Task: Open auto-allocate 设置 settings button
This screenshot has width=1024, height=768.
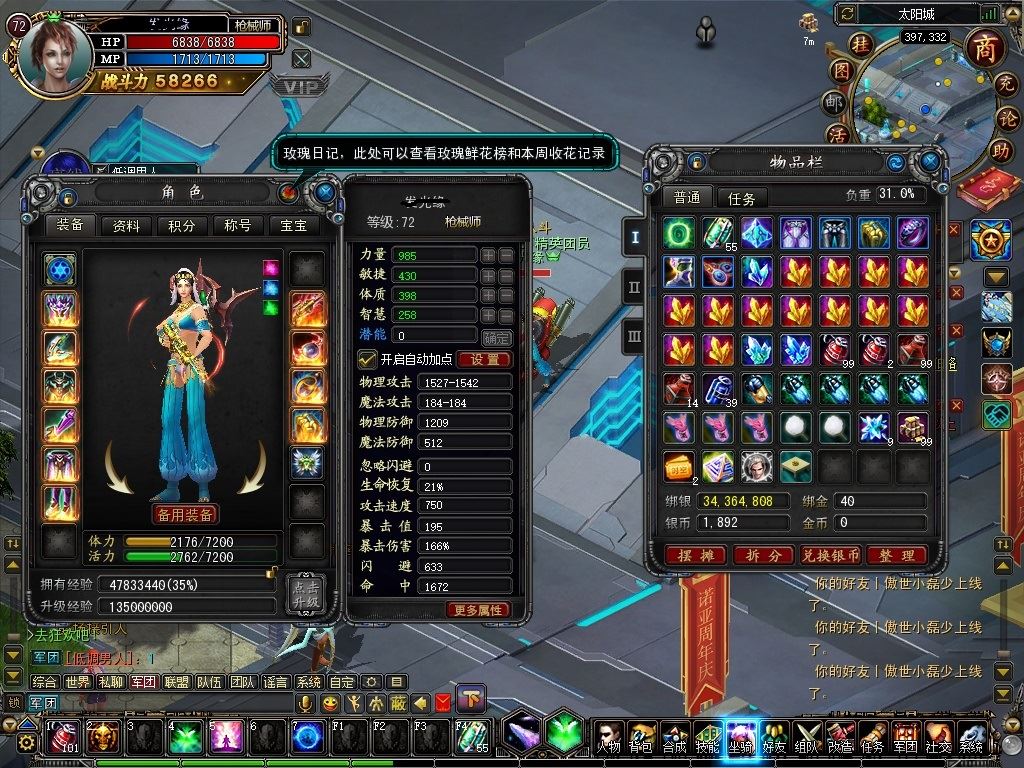Action: coord(485,359)
